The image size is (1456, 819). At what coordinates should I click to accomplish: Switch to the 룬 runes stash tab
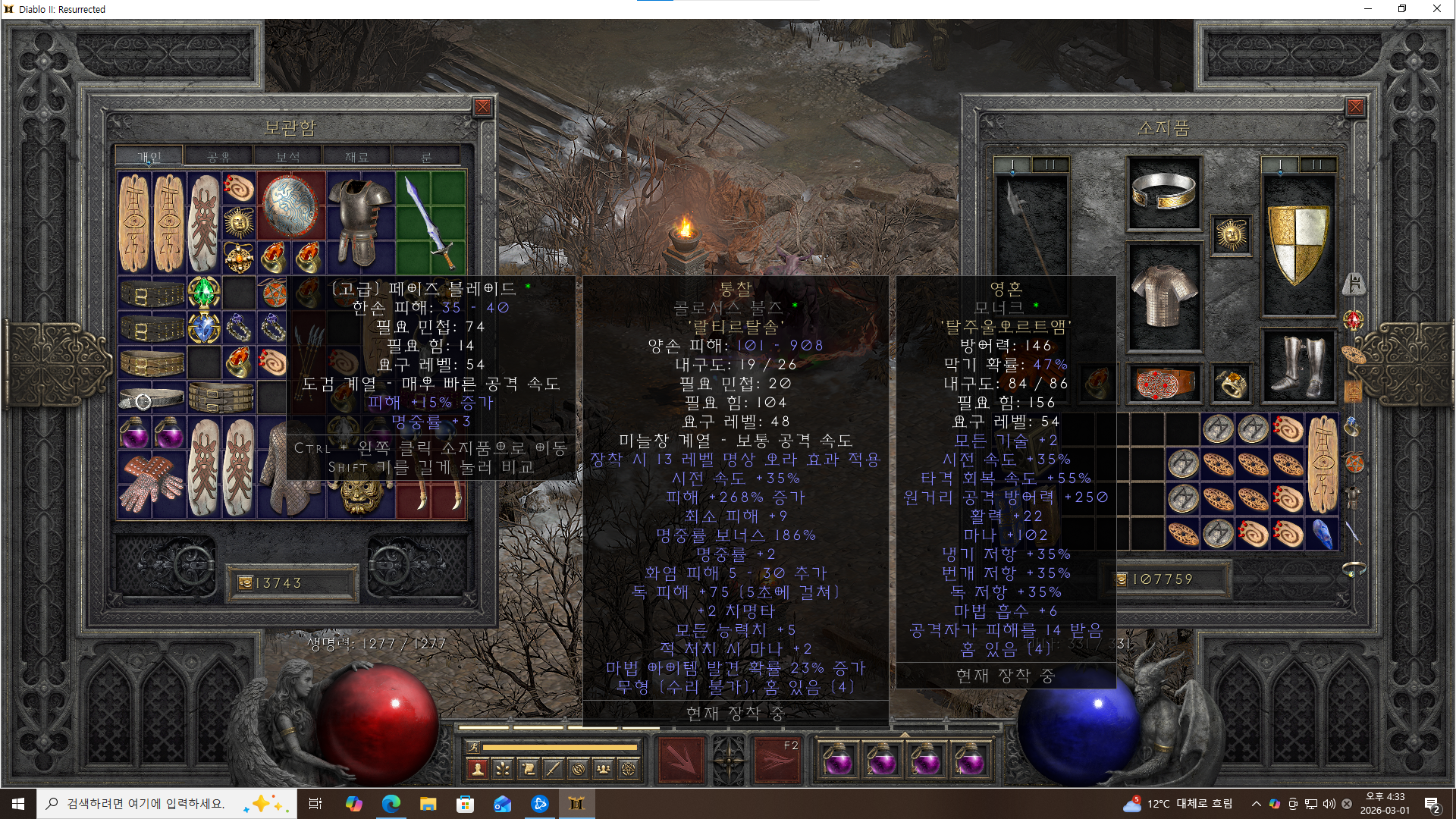coord(425,157)
